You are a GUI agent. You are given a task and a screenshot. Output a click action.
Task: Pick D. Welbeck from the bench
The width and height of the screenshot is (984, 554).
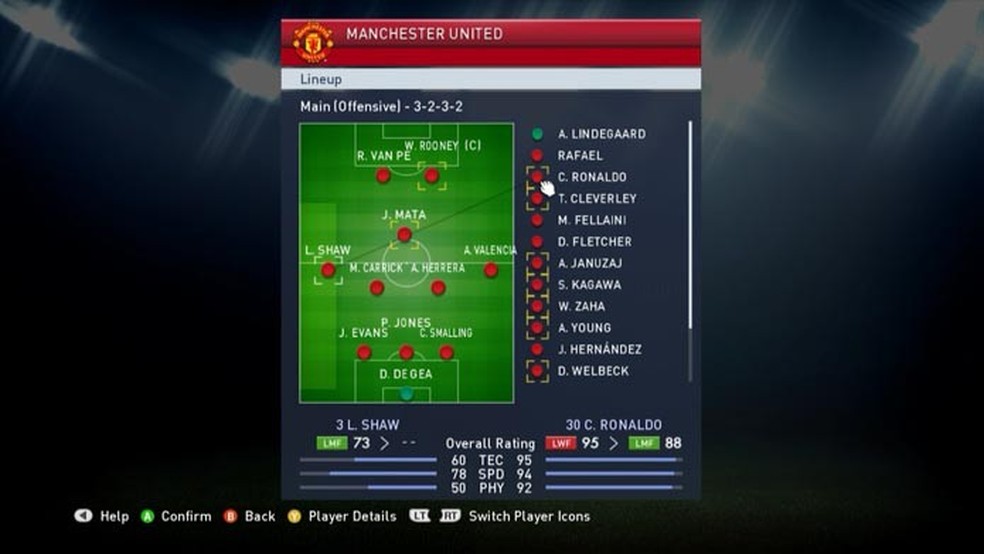point(593,372)
